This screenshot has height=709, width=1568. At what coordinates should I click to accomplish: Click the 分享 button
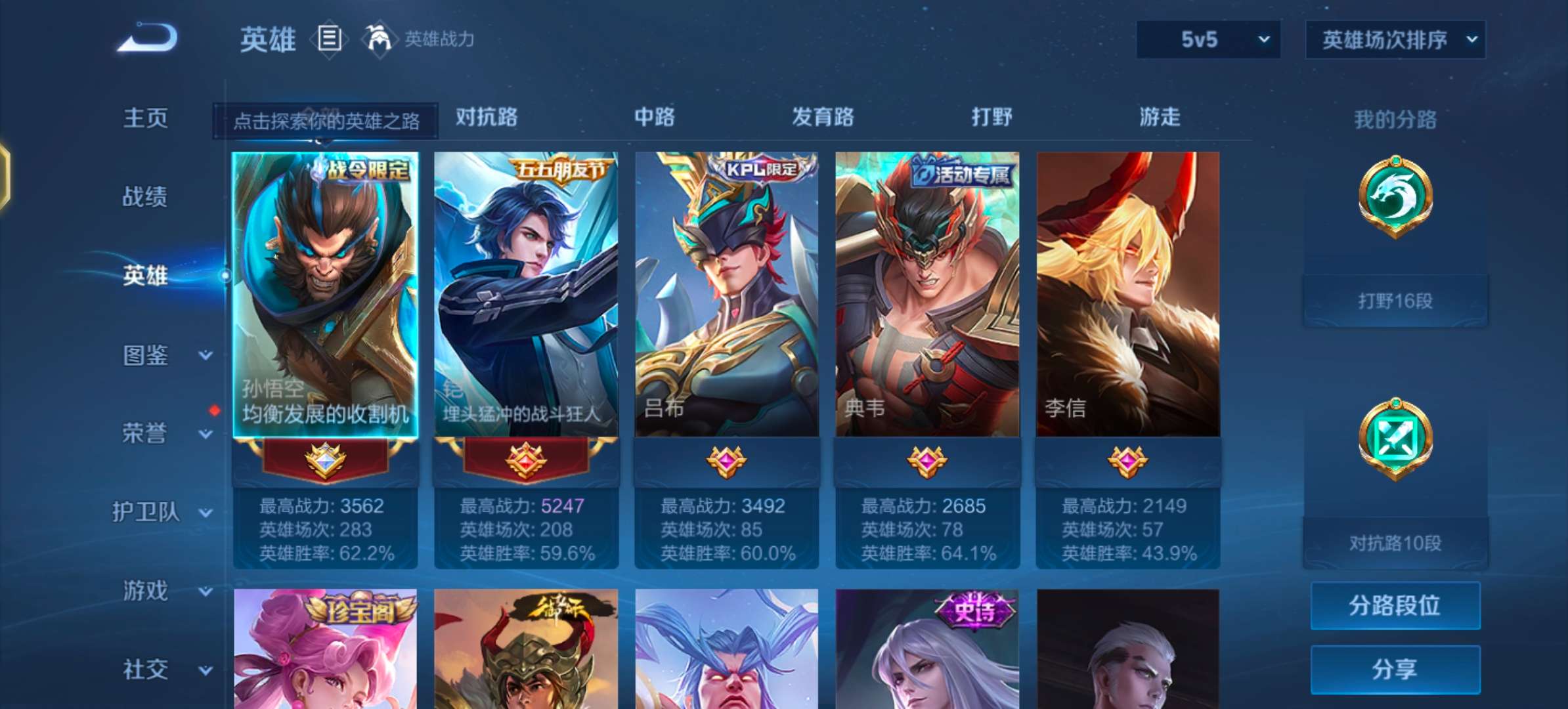tap(1395, 670)
